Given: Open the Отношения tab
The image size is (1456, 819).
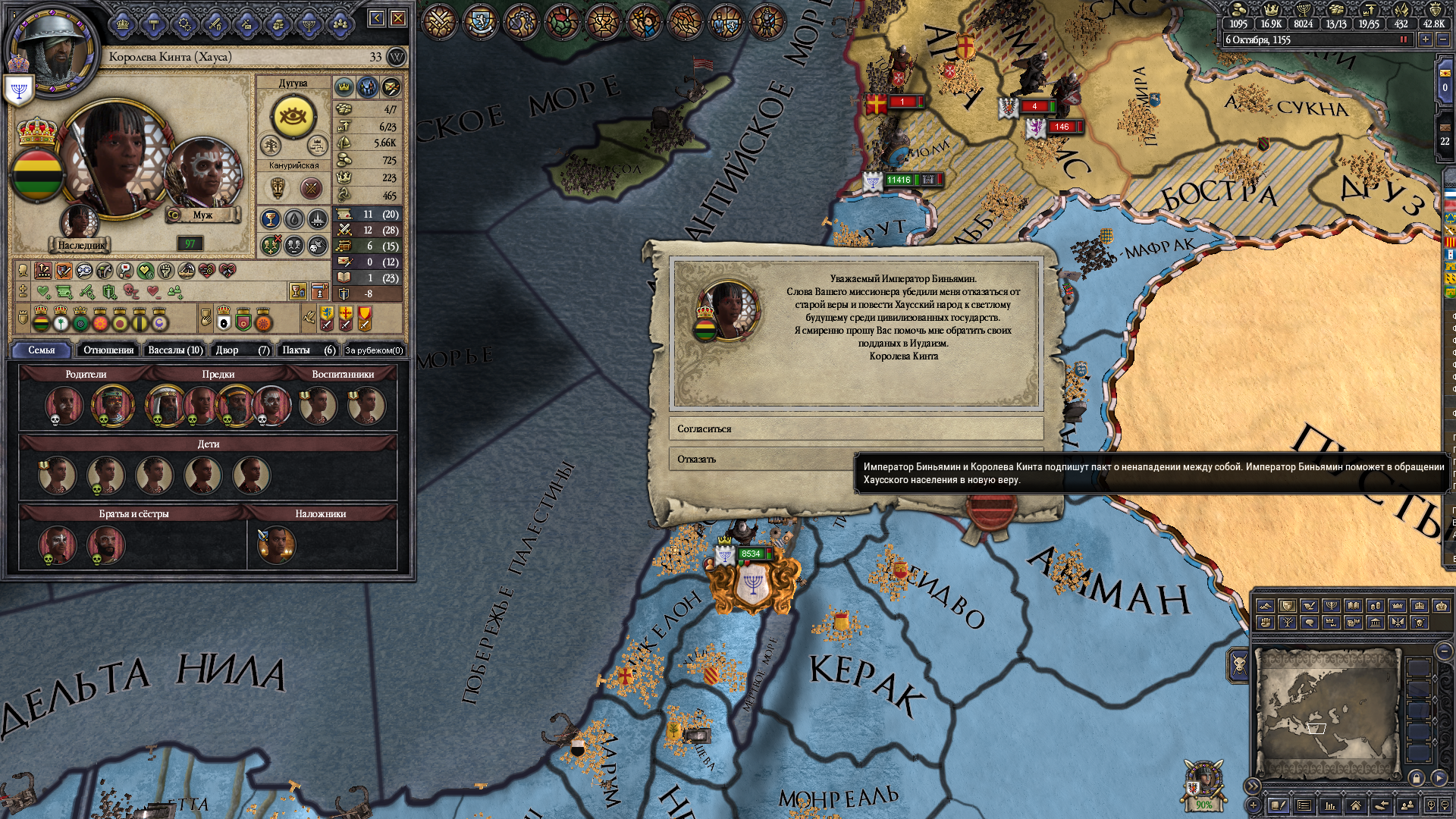Looking at the screenshot, I should 108,350.
